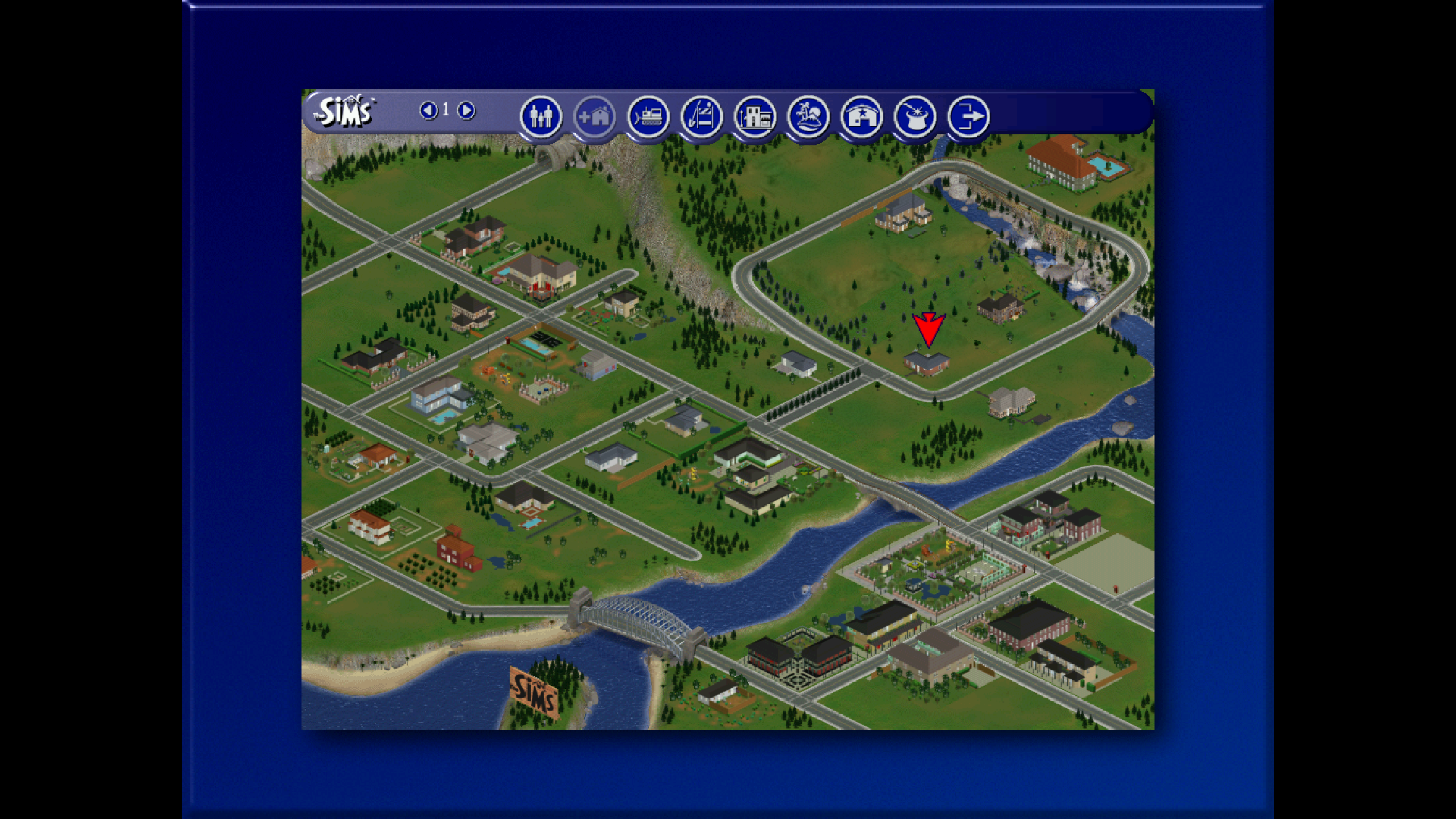The height and width of the screenshot is (819, 1456).
Task: Open the magic top hat icon
Action: click(x=915, y=117)
